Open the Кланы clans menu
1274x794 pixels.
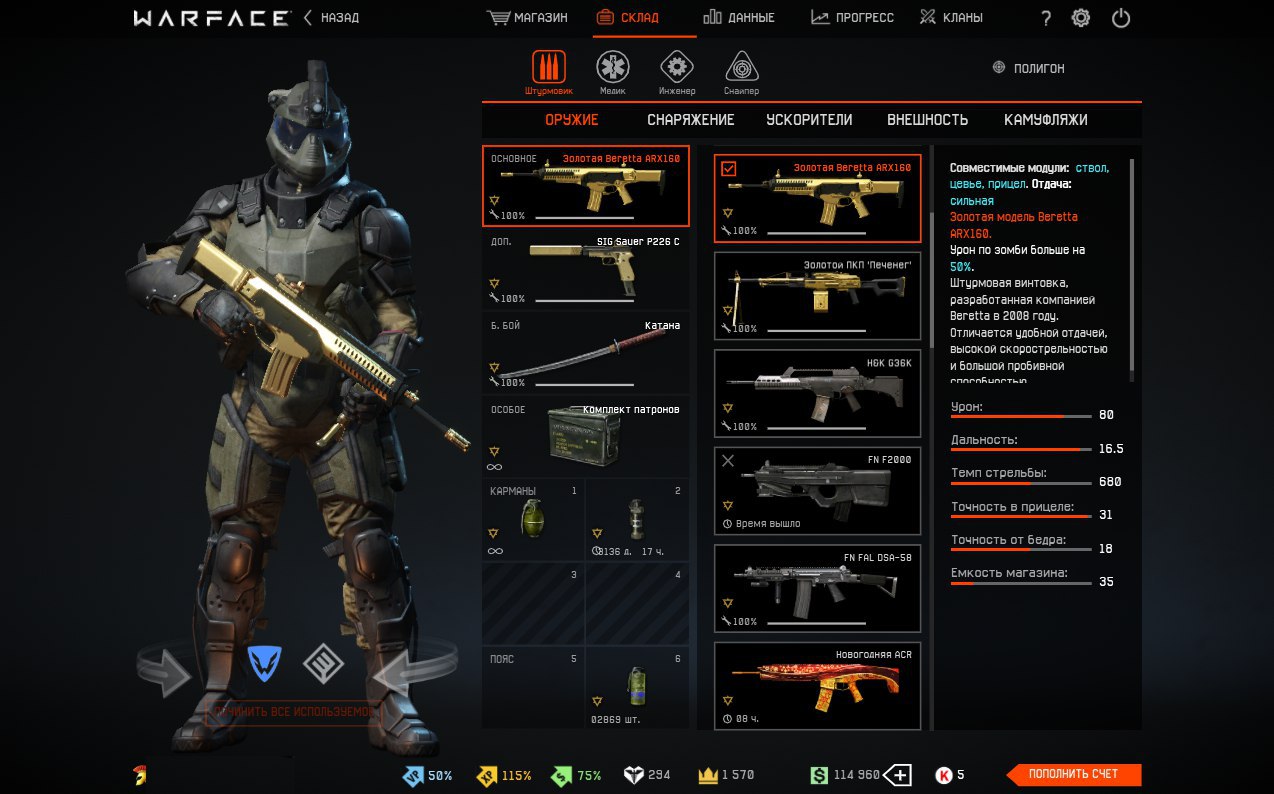(x=951, y=18)
